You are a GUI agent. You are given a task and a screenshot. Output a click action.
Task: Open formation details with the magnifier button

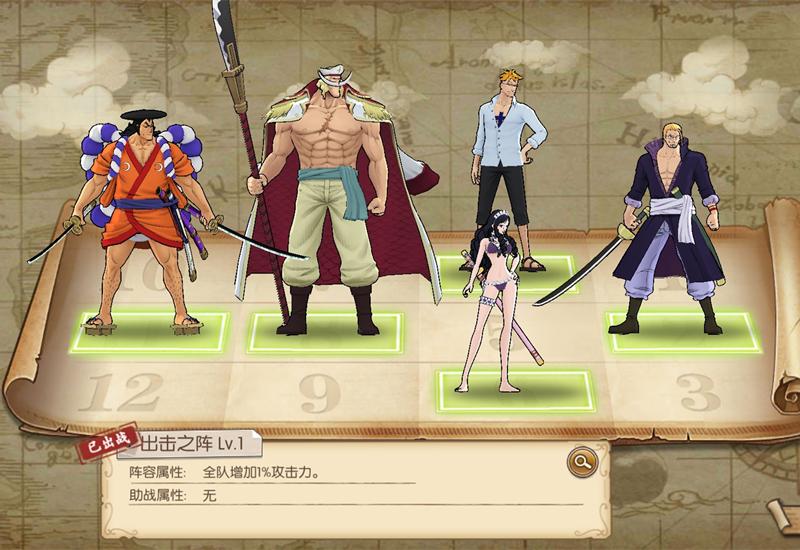coord(579,462)
